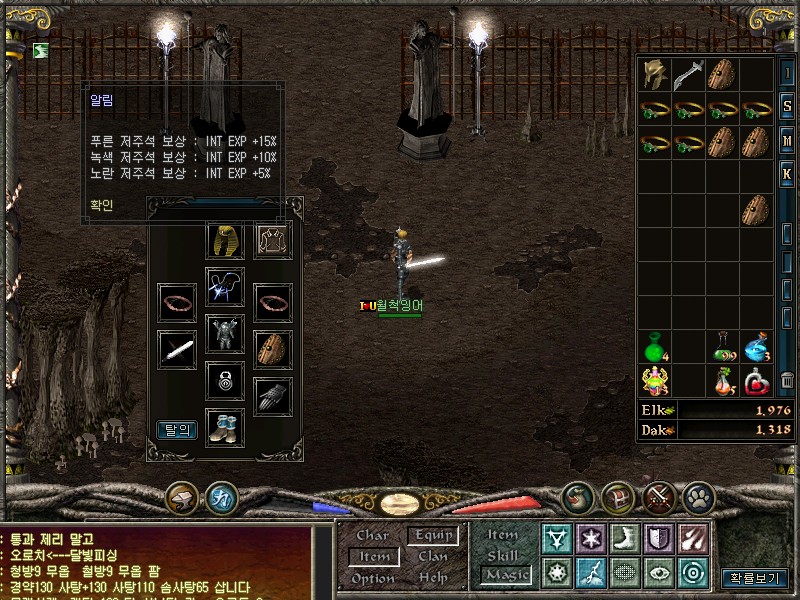Open the treasure chest round button
Screen dimensions: 800x600
coord(618,496)
